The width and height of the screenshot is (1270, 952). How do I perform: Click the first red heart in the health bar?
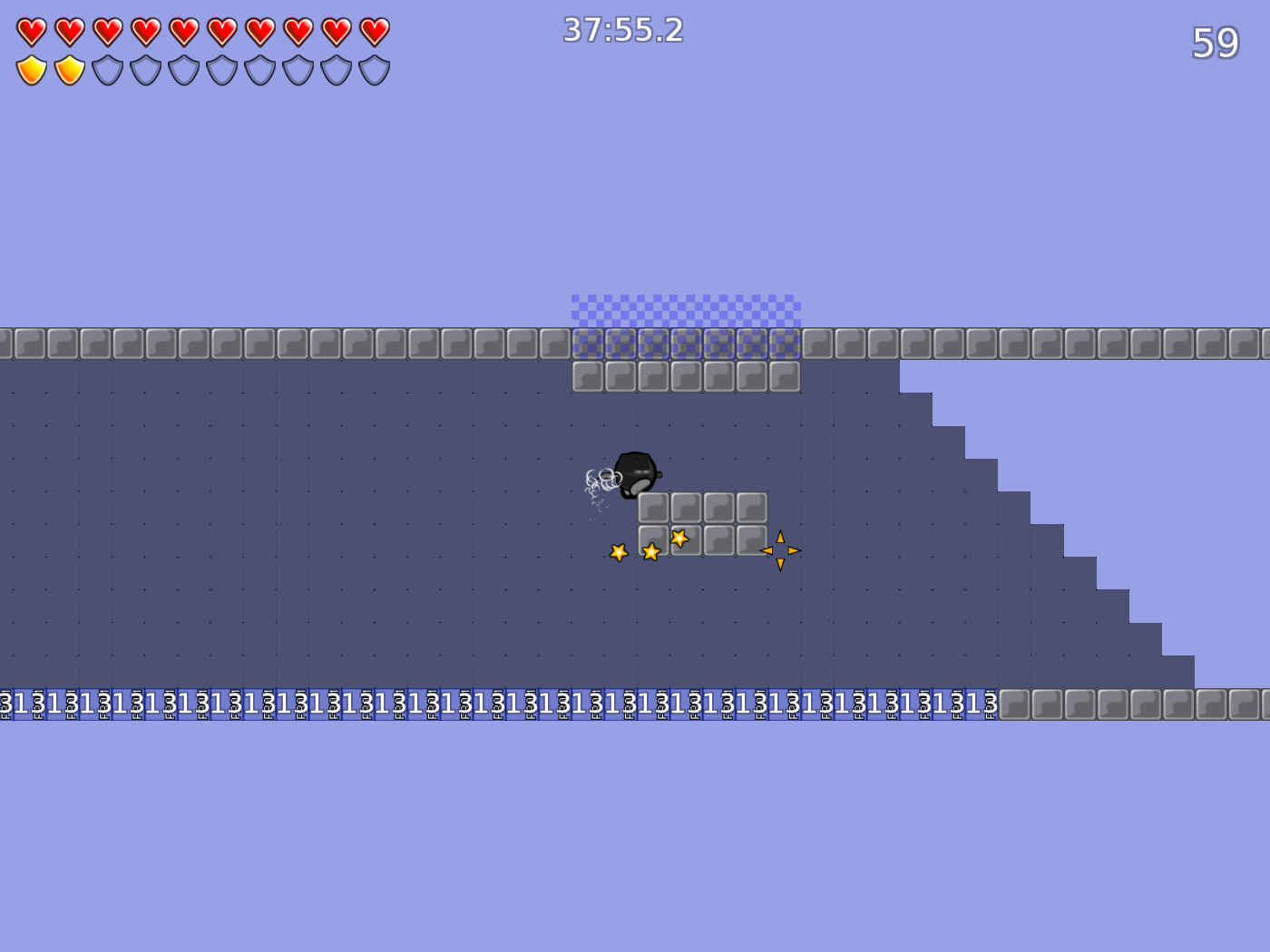[x=30, y=30]
